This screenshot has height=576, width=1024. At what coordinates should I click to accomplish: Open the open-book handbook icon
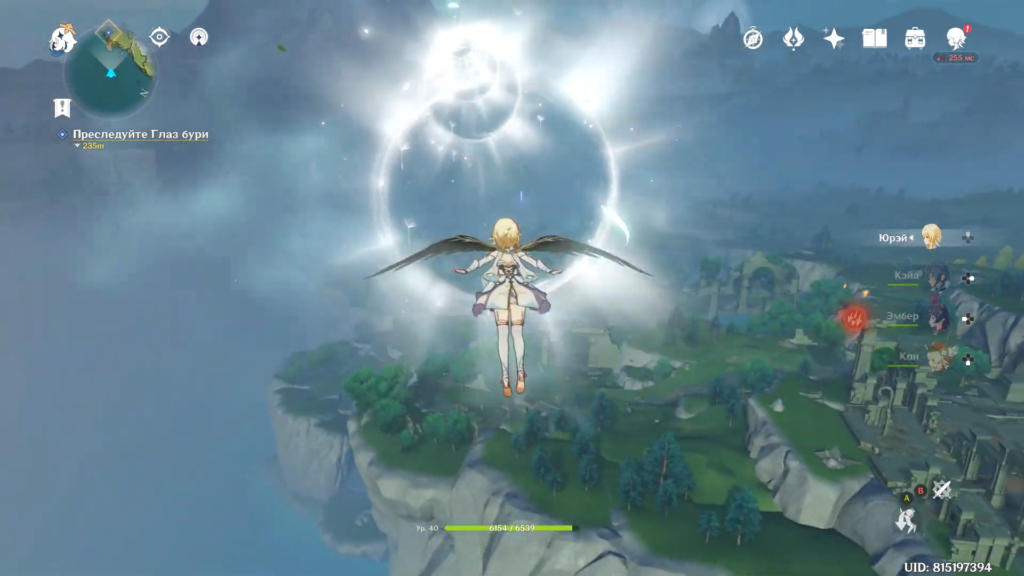click(875, 38)
